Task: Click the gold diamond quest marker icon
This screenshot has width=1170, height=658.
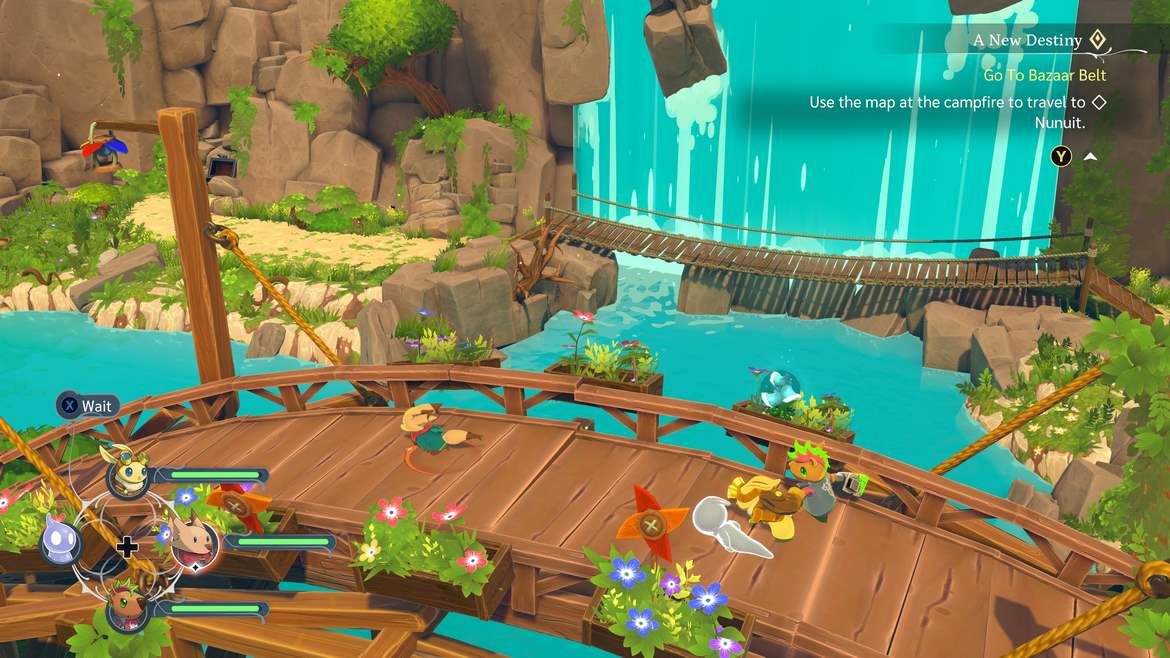Action: tap(1097, 40)
